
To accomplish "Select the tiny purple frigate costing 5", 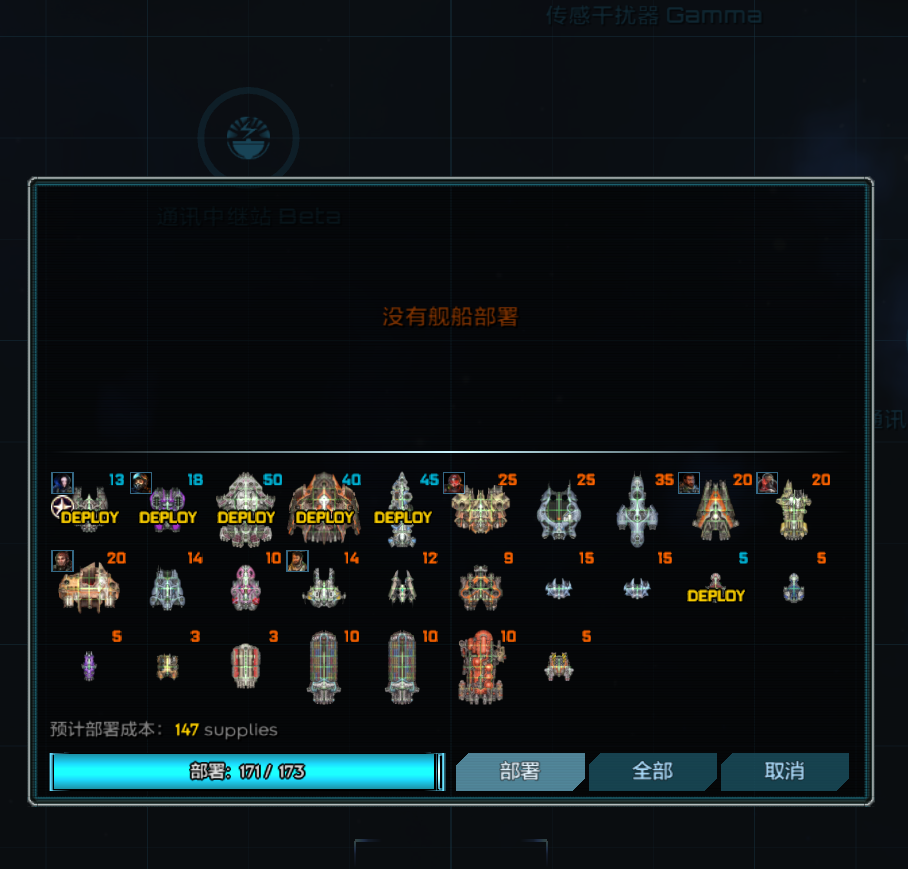I will tap(90, 666).
